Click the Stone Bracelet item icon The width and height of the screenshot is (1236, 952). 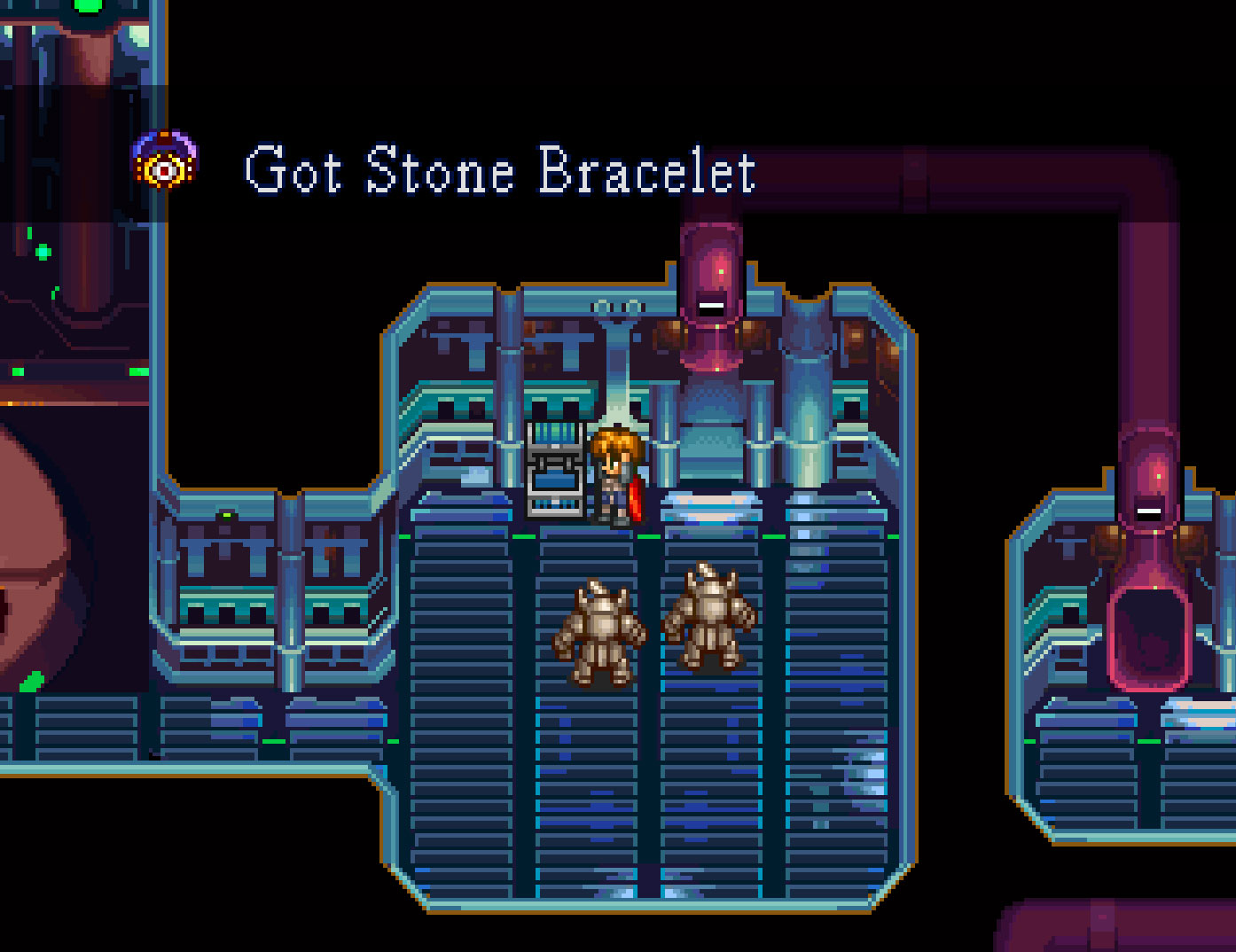tap(165, 162)
